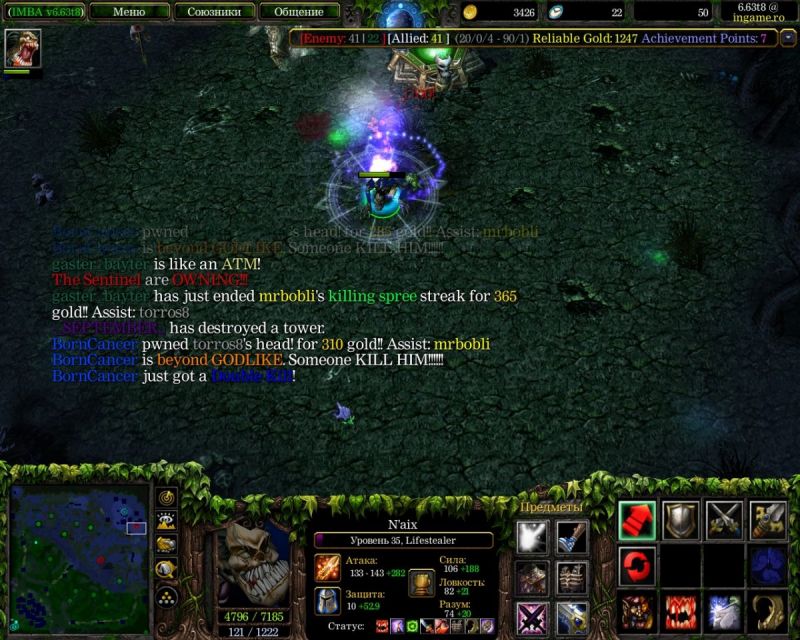The width and height of the screenshot is (800, 640).
Task: Toggle the minimap creep display button
Action: pyautogui.click(x=166, y=570)
